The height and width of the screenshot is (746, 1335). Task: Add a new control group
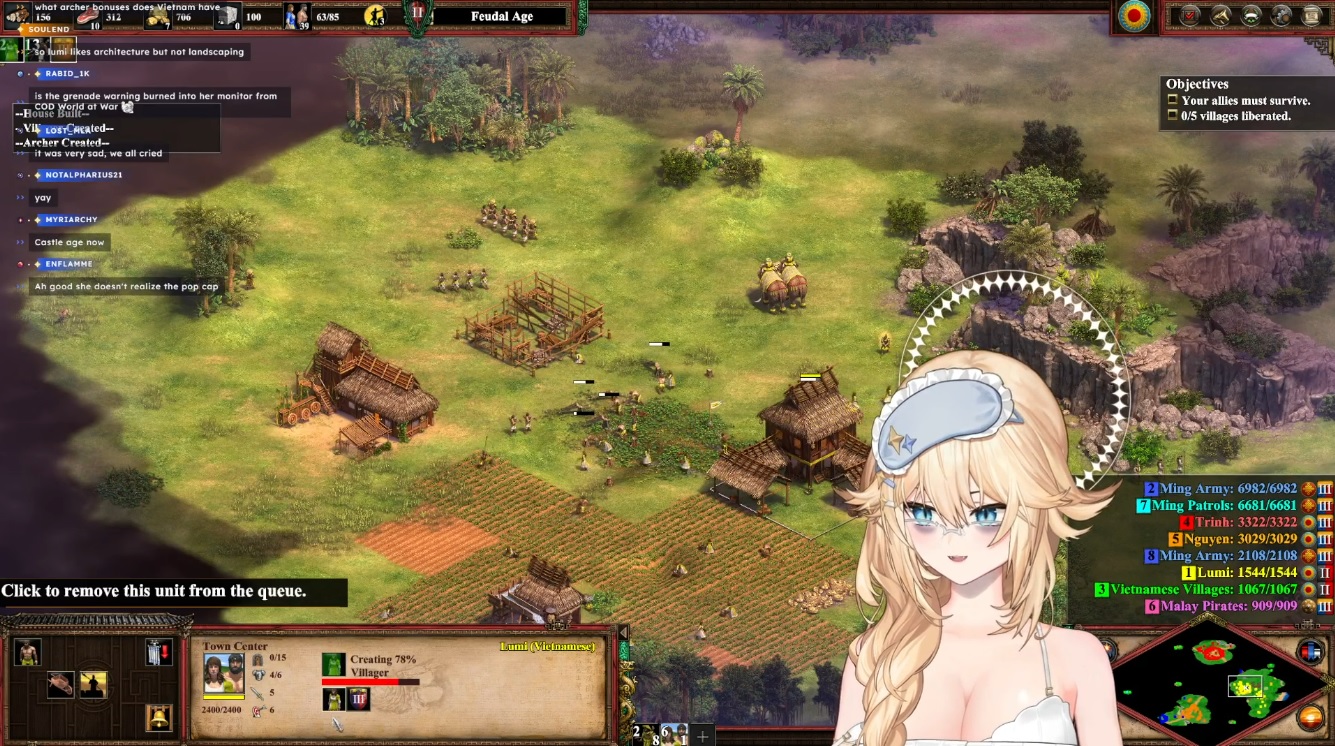click(703, 736)
